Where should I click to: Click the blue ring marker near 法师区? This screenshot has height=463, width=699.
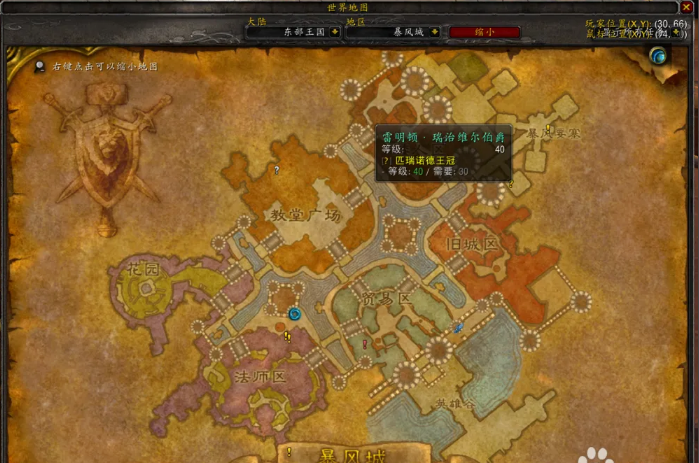tap(295, 313)
